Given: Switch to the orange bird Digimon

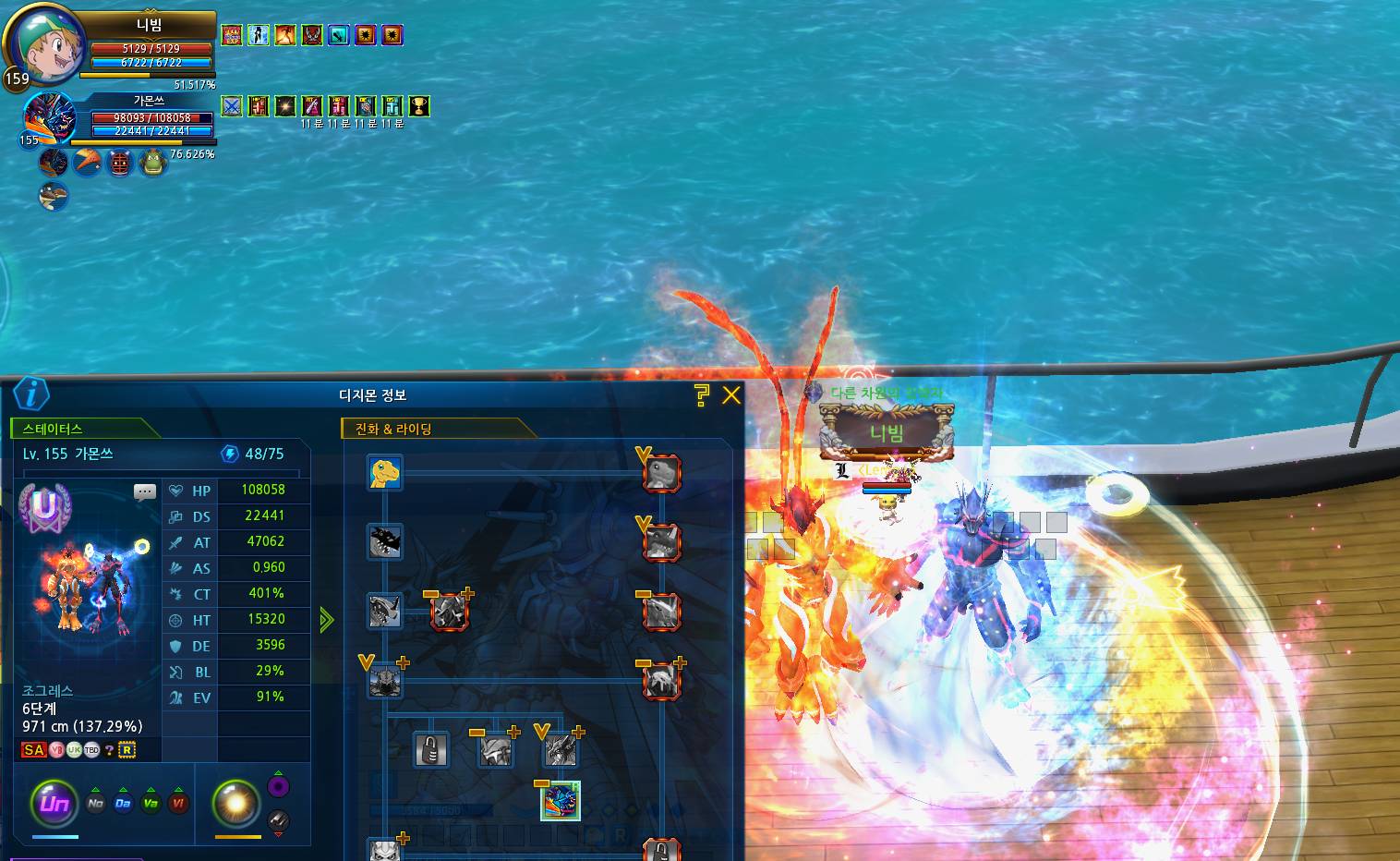Looking at the screenshot, I should tap(87, 163).
